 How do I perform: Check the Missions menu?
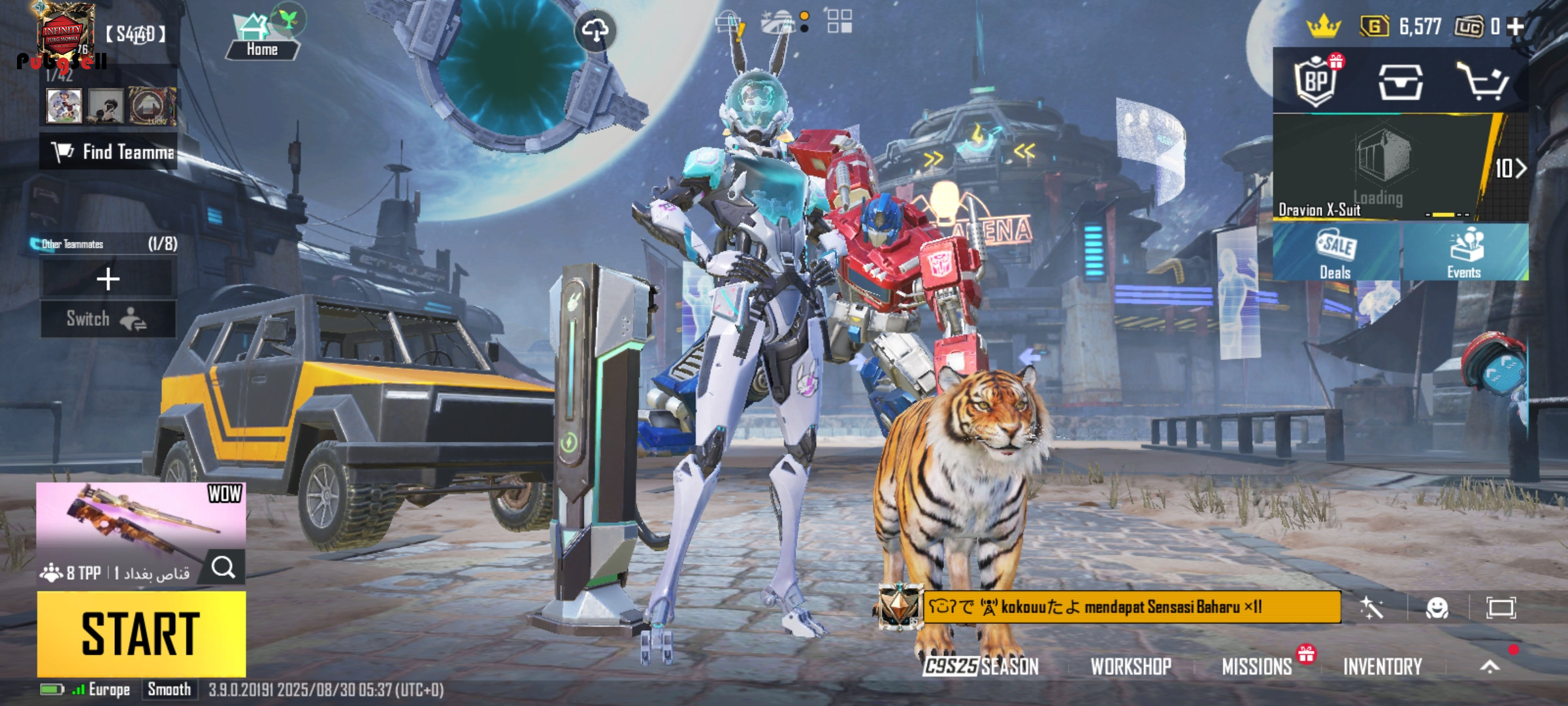[x=1257, y=666]
